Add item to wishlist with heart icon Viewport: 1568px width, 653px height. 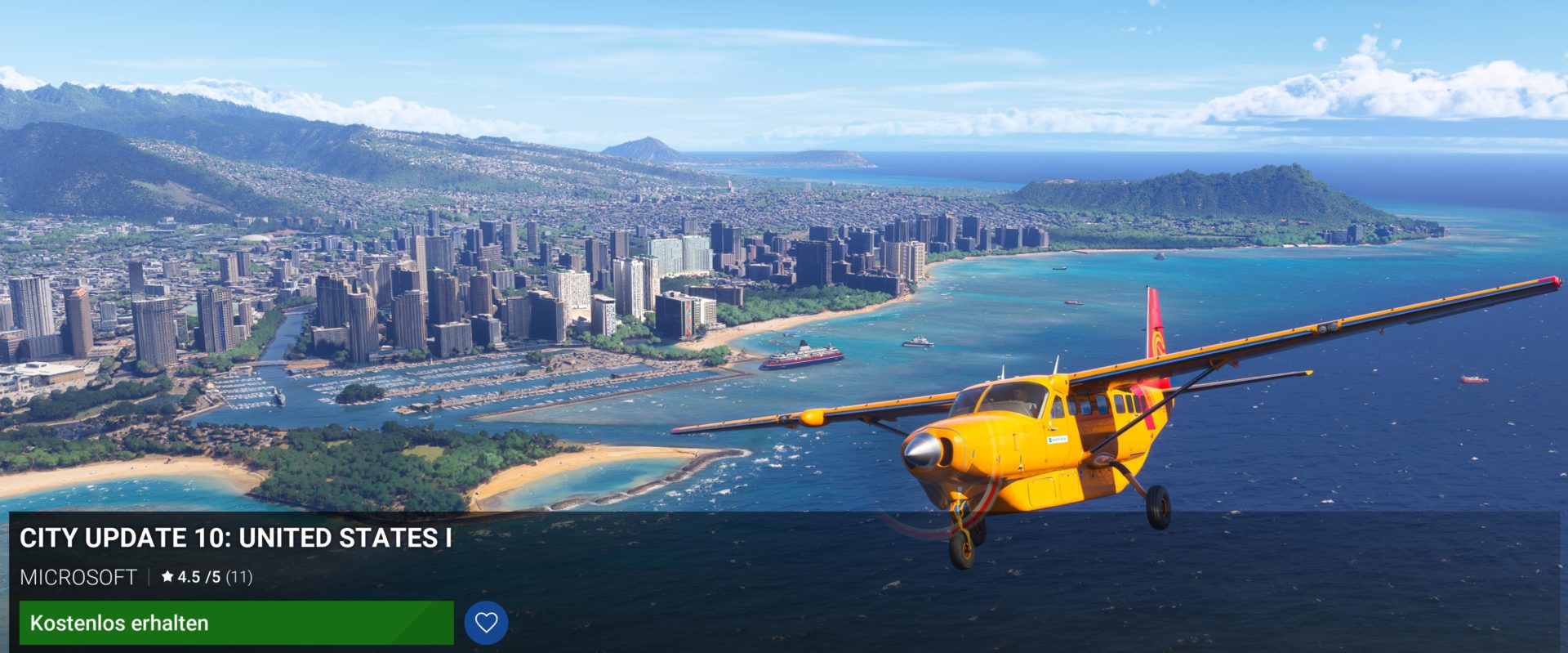(486, 623)
